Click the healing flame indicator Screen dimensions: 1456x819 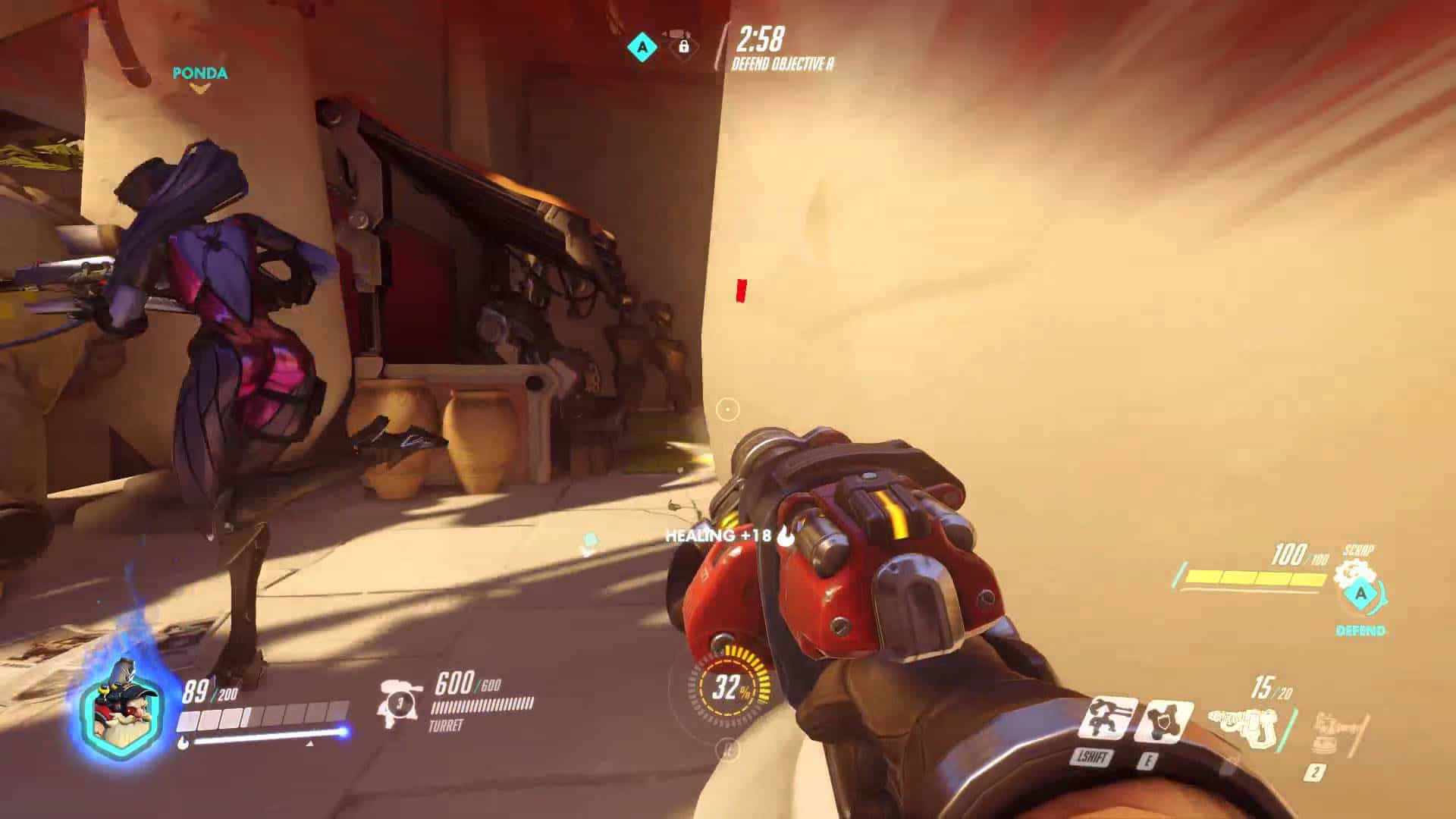[785, 535]
